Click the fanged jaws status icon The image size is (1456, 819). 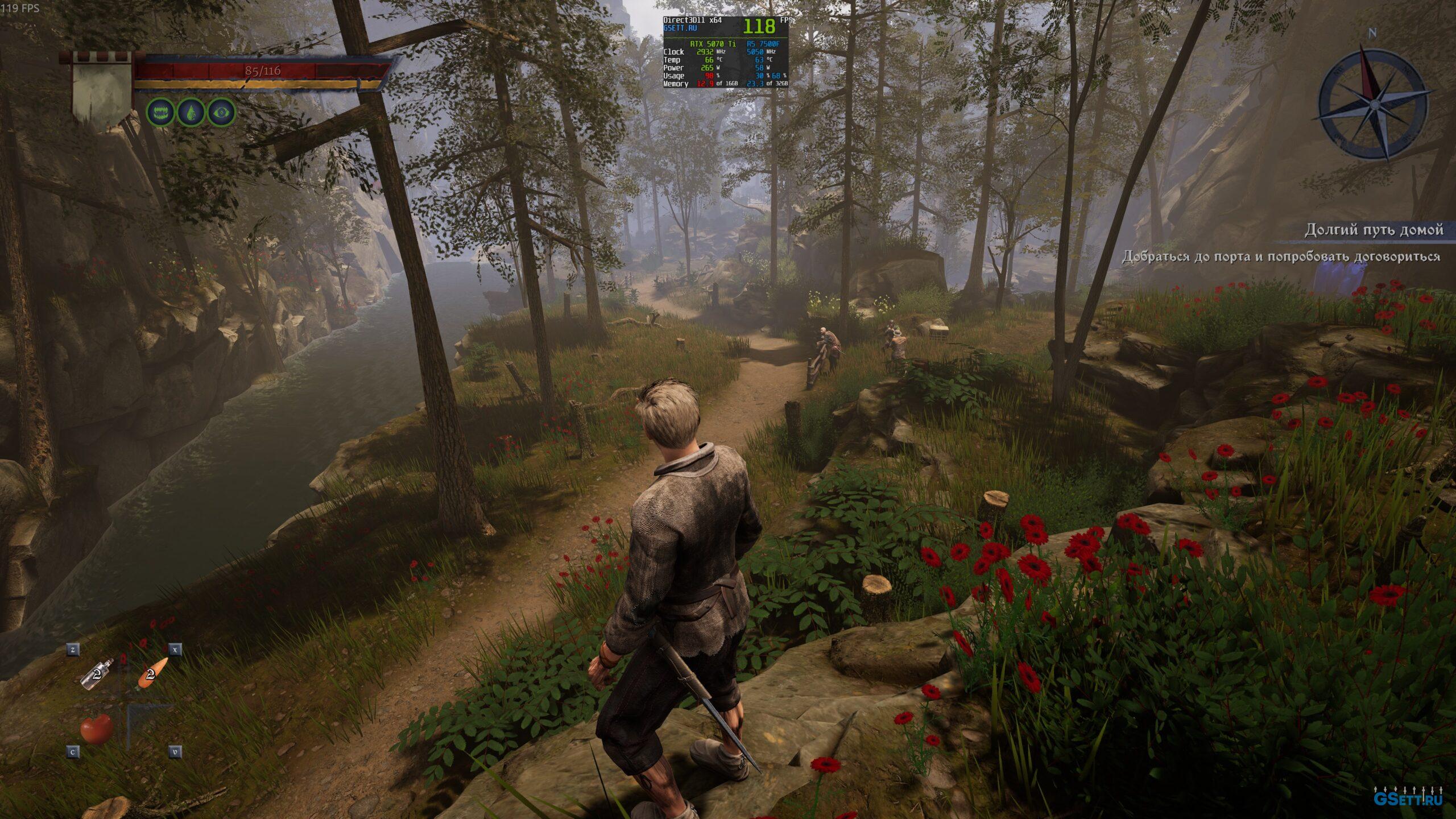click(160, 113)
